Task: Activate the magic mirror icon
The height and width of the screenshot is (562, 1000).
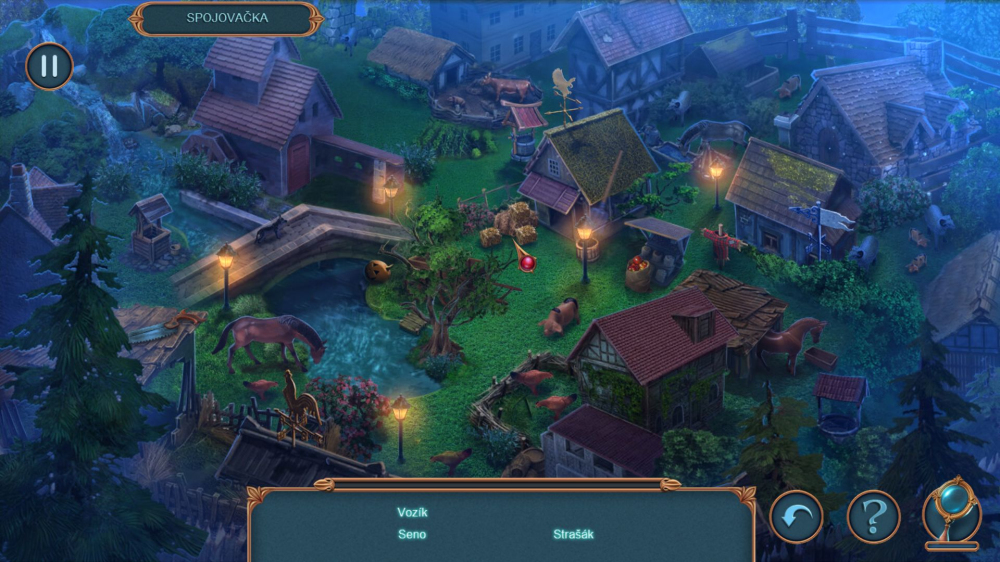Action: coord(951,510)
